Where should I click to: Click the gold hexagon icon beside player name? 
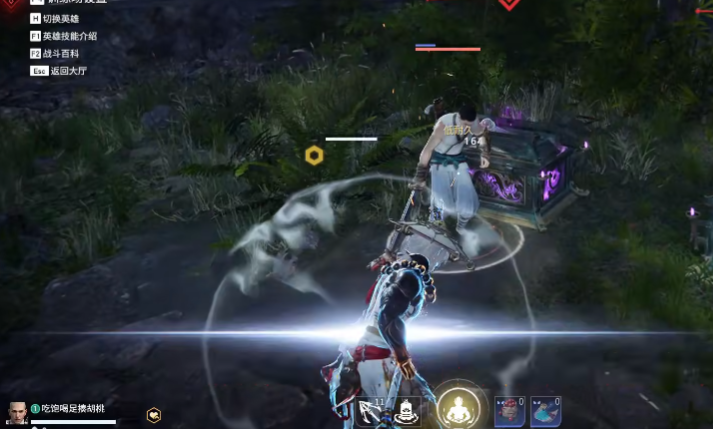(x=153, y=414)
